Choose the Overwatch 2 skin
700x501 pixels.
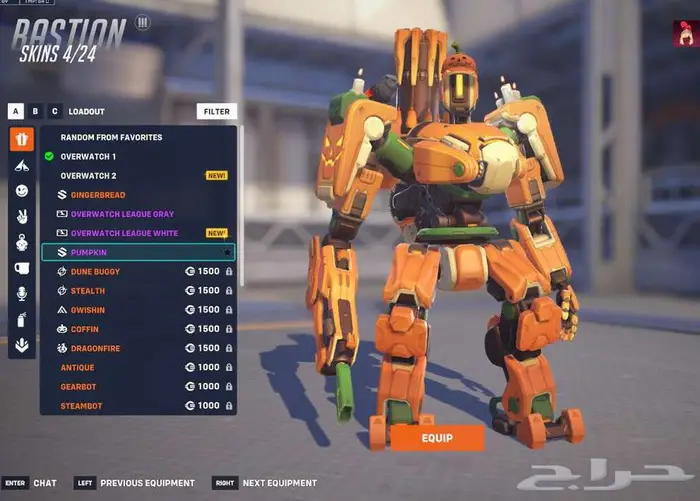coord(88,176)
